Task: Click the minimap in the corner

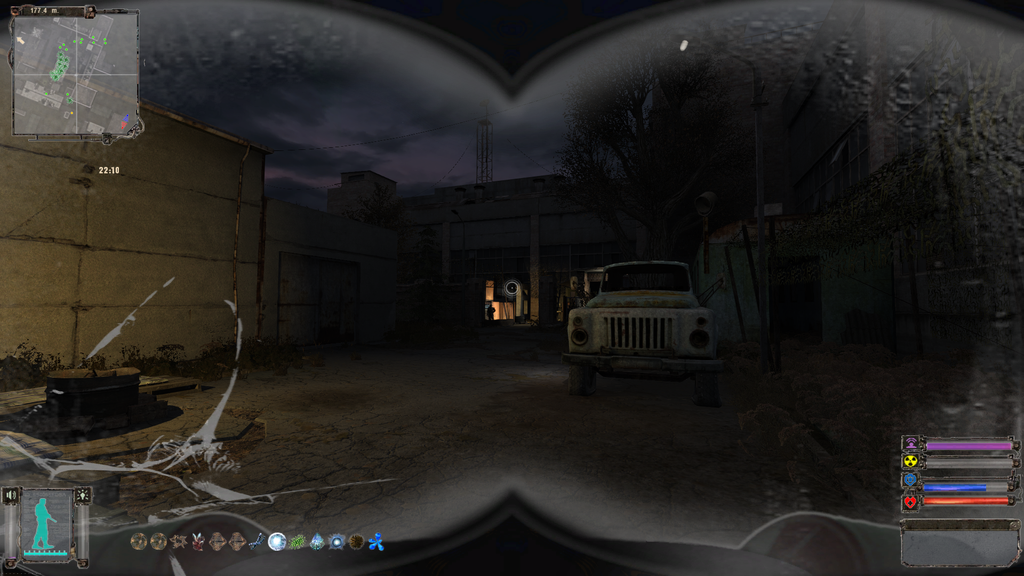Action: click(75, 72)
